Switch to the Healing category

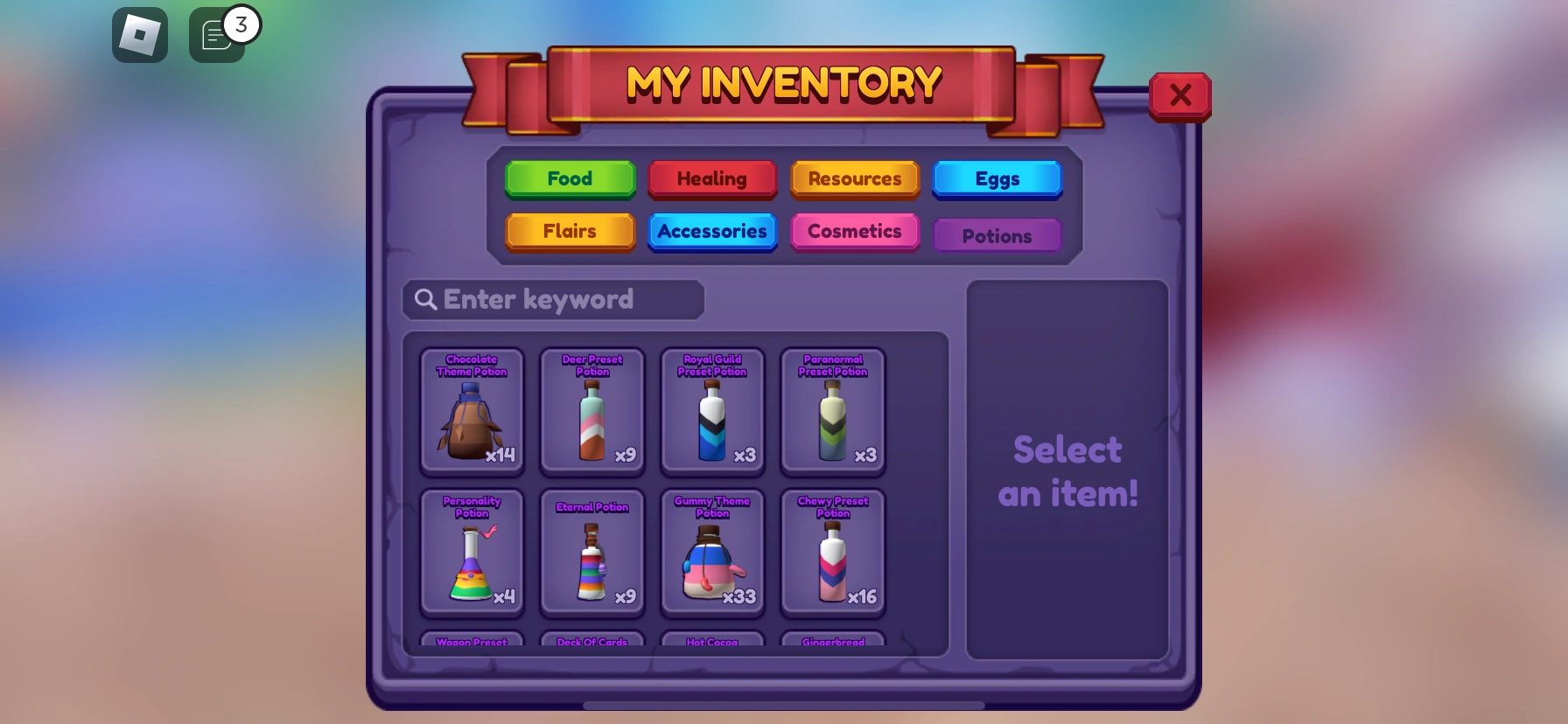coord(712,179)
